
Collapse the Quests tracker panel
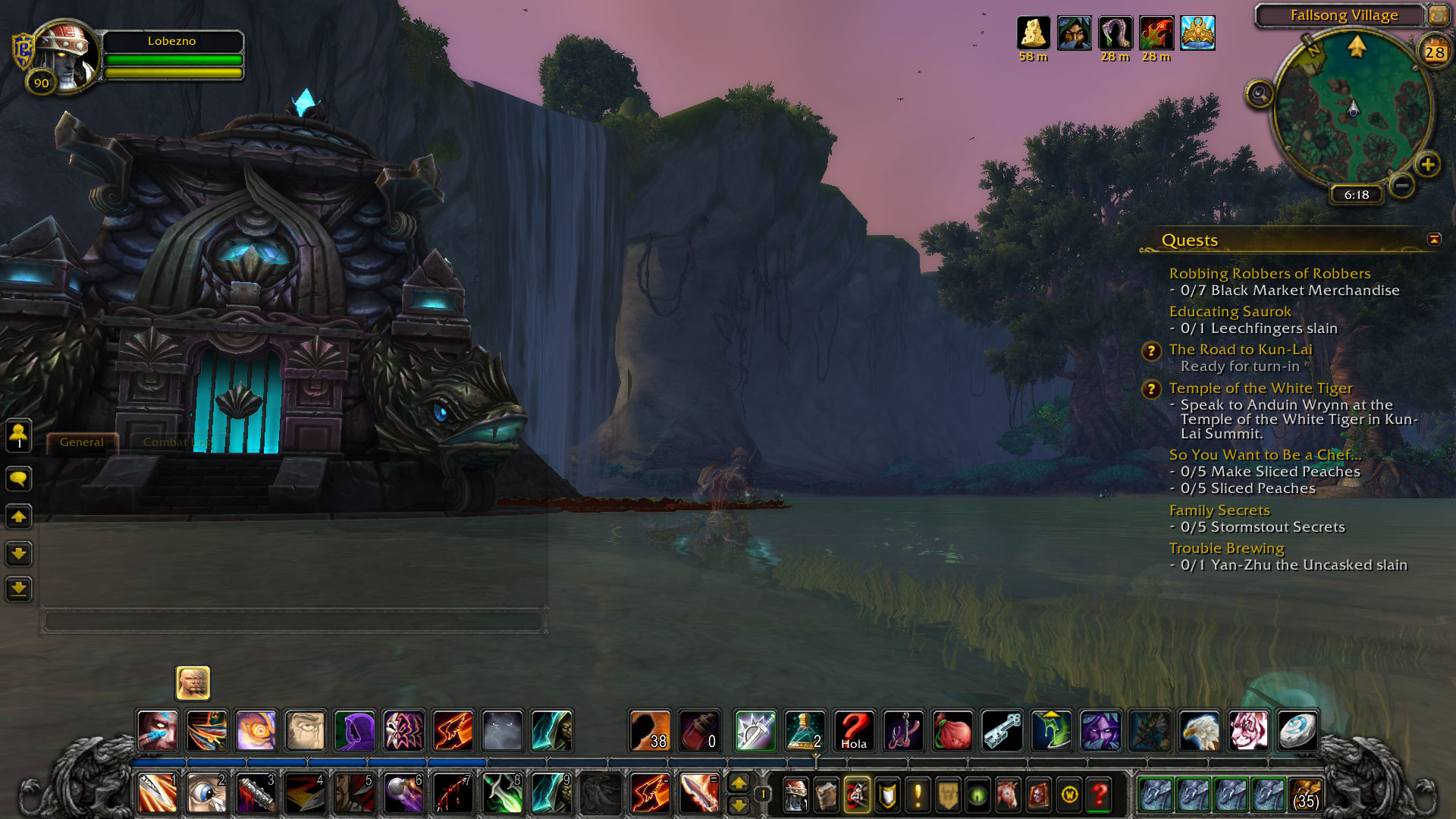click(x=1434, y=240)
